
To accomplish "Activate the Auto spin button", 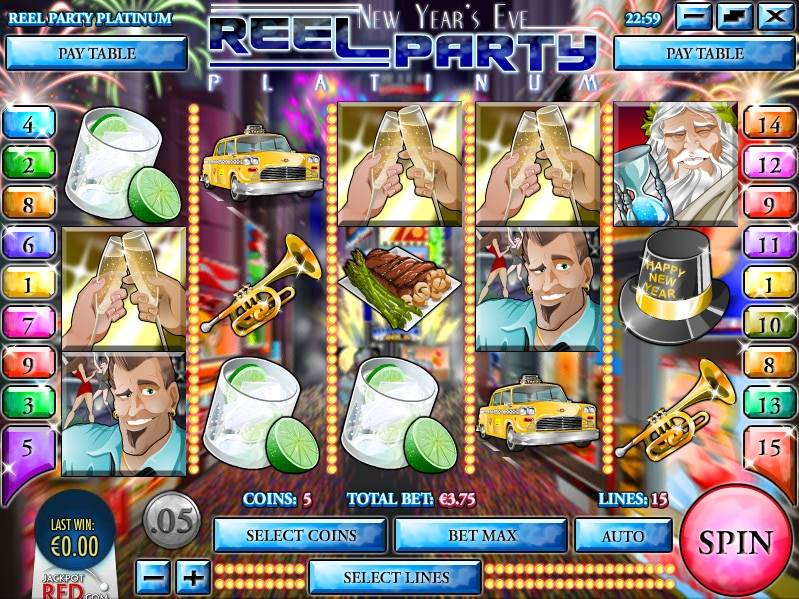I will [622, 535].
